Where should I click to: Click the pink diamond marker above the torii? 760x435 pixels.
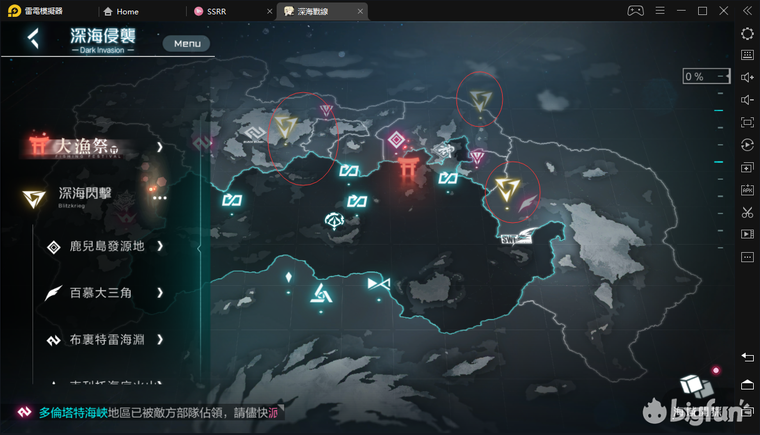396,138
